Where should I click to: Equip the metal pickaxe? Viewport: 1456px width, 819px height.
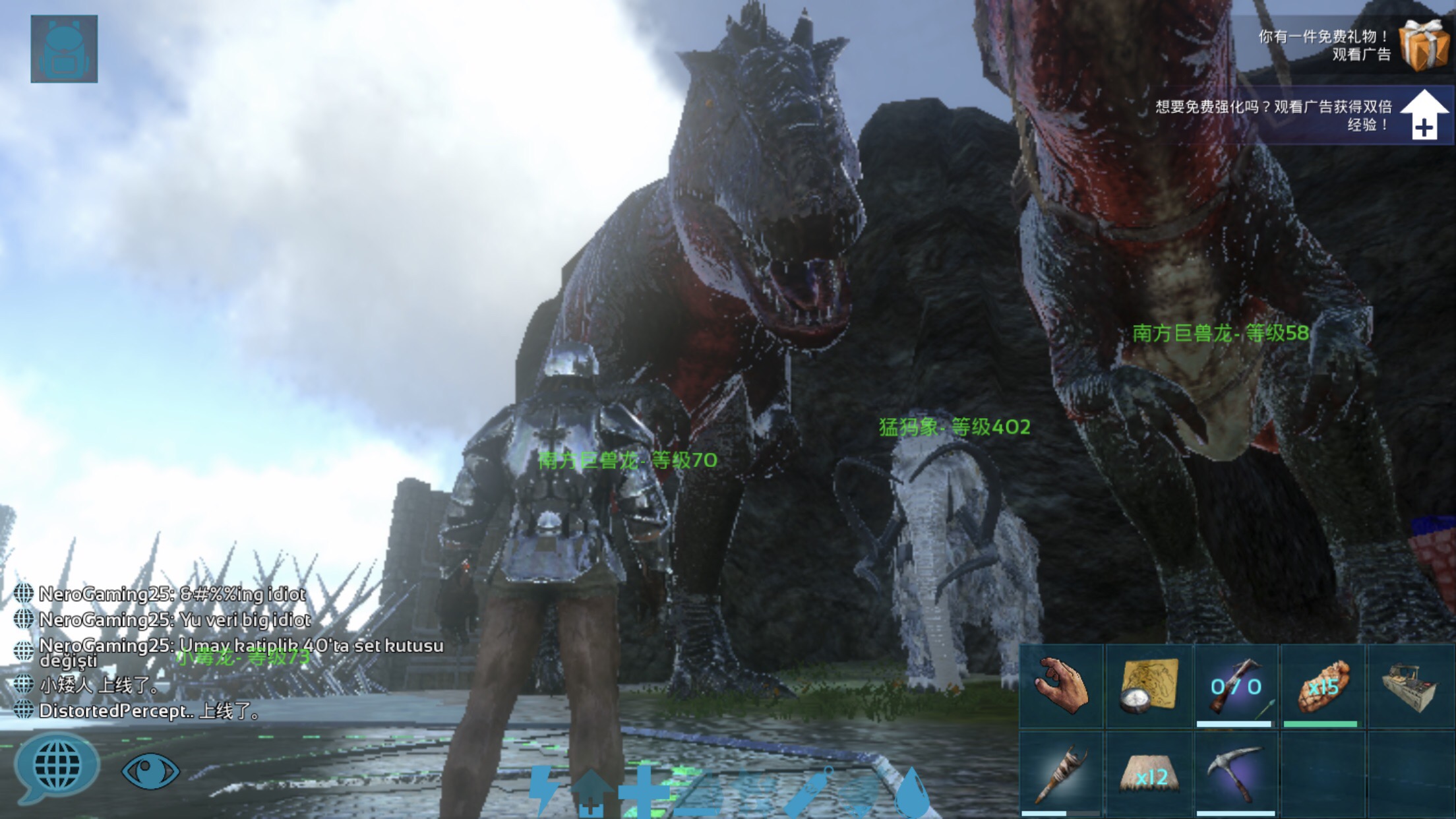(x=1235, y=774)
